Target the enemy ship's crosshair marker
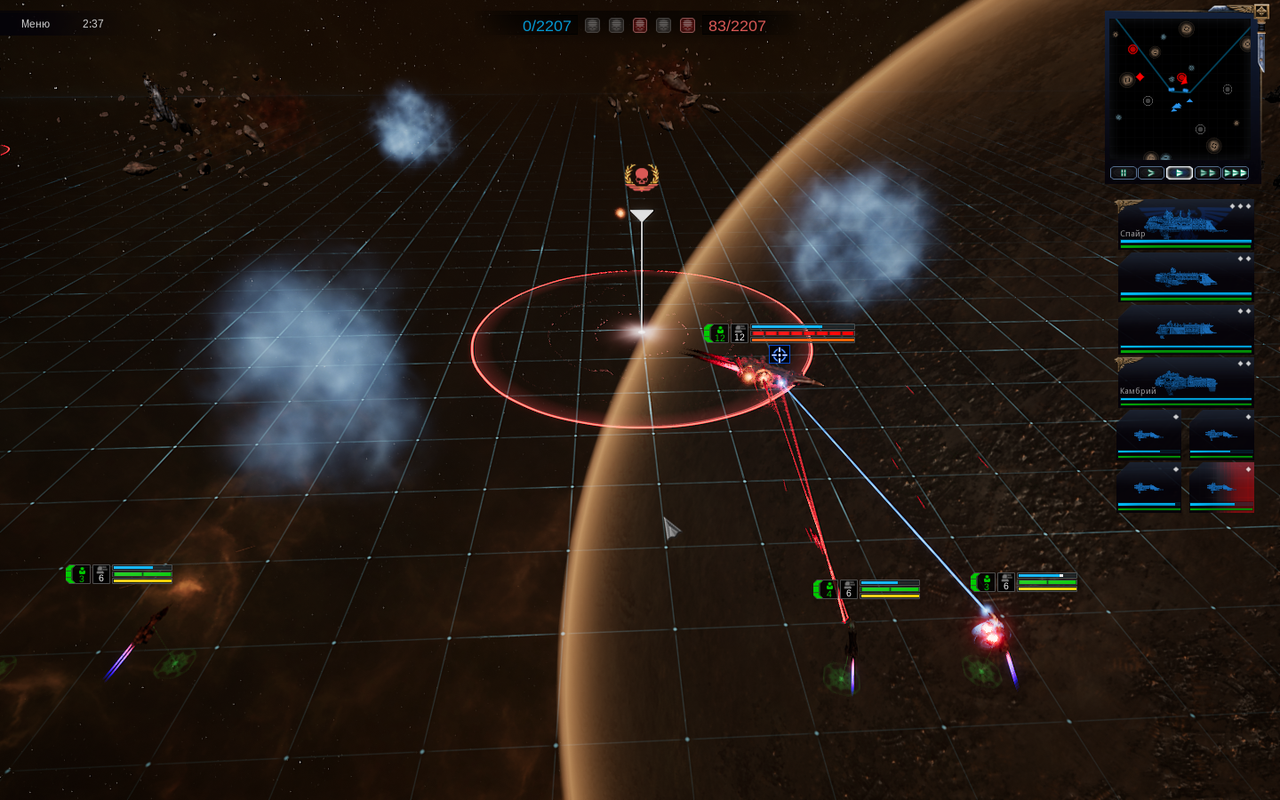Screen dimensions: 1280x800 click(x=780, y=354)
